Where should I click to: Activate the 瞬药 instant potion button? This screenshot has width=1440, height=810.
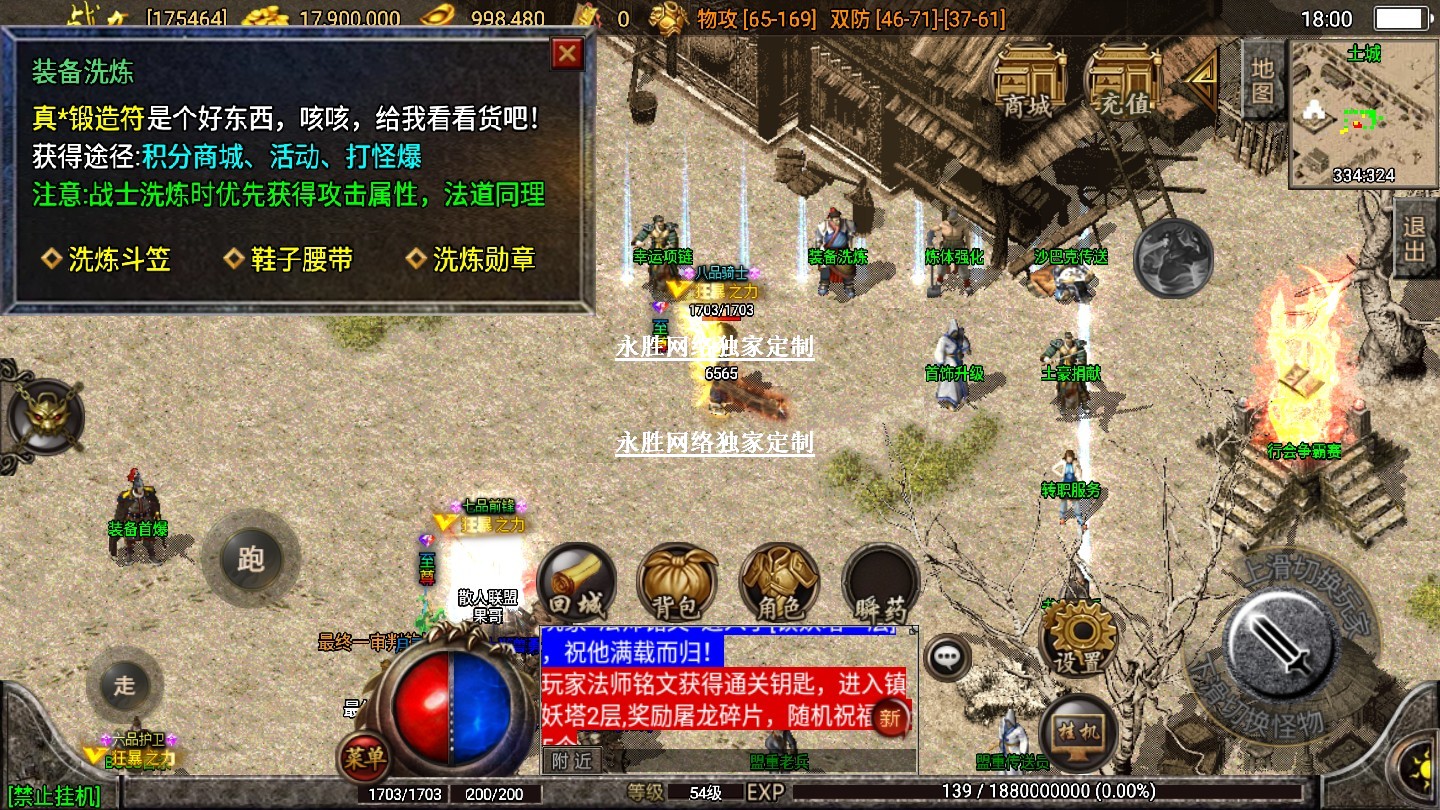click(x=880, y=584)
